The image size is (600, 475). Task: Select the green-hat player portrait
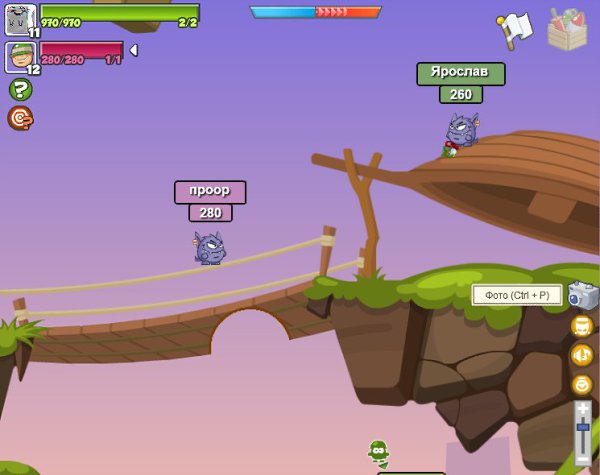click(20, 56)
